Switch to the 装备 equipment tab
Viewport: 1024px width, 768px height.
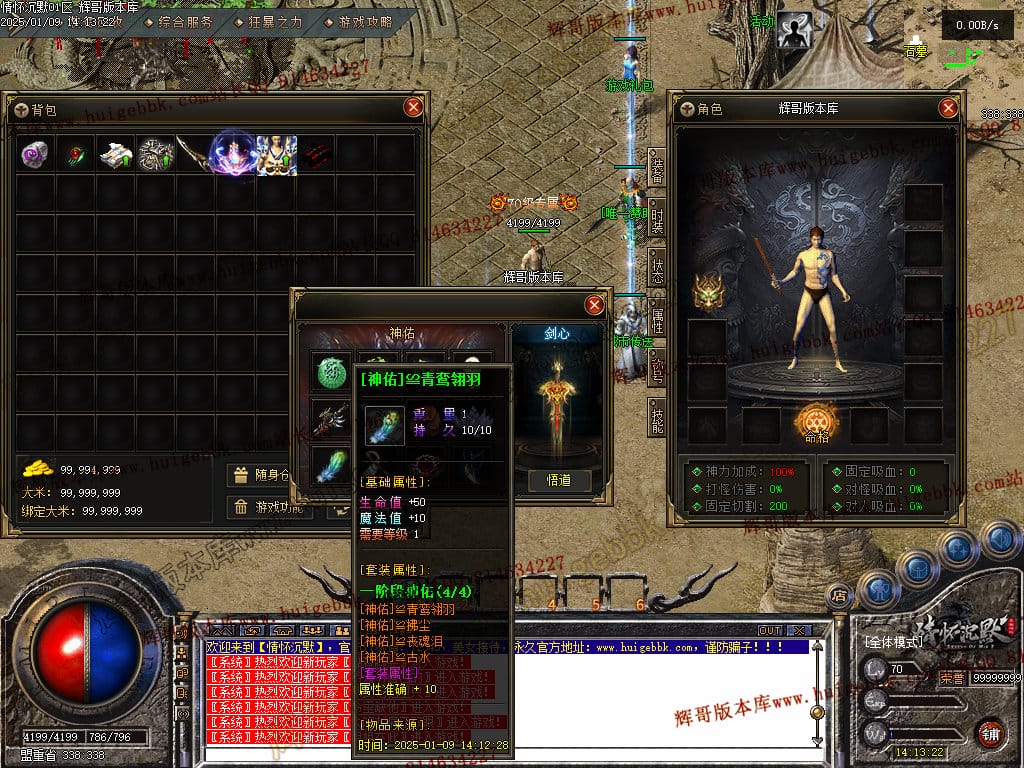coord(656,170)
